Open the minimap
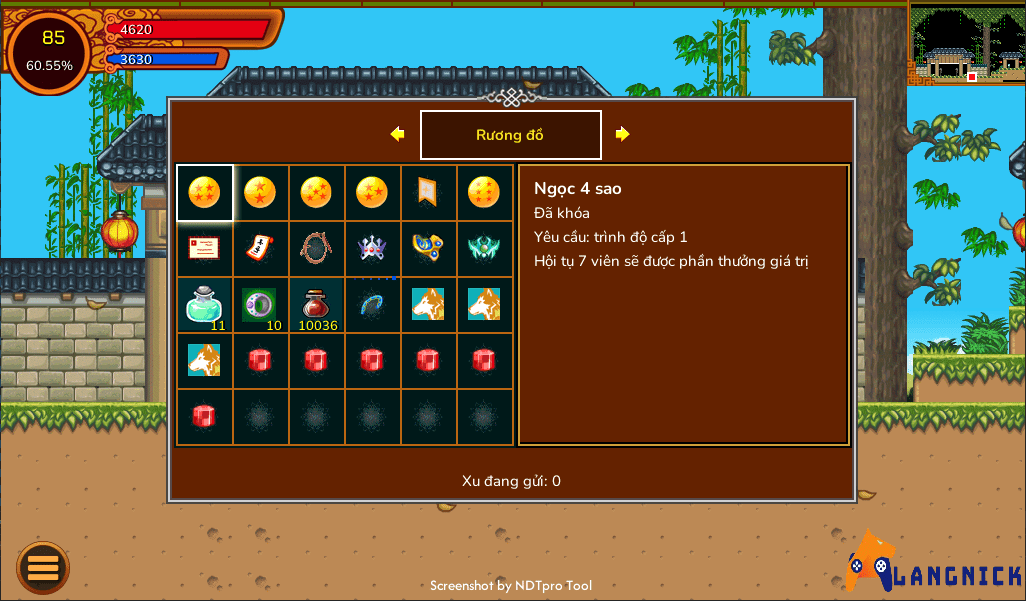 coord(966,43)
